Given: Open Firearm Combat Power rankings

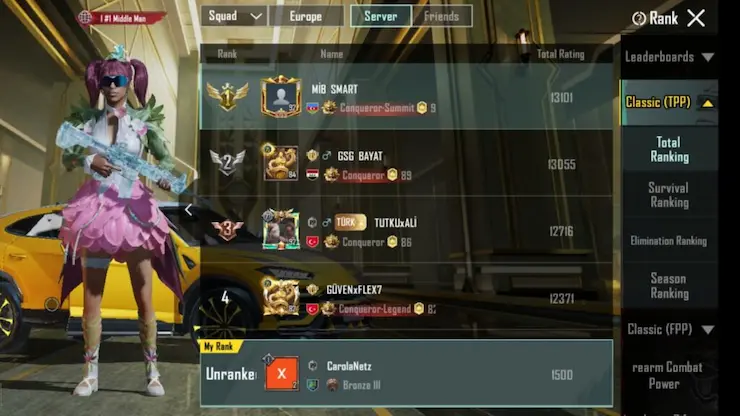Looking at the screenshot, I should [x=669, y=375].
